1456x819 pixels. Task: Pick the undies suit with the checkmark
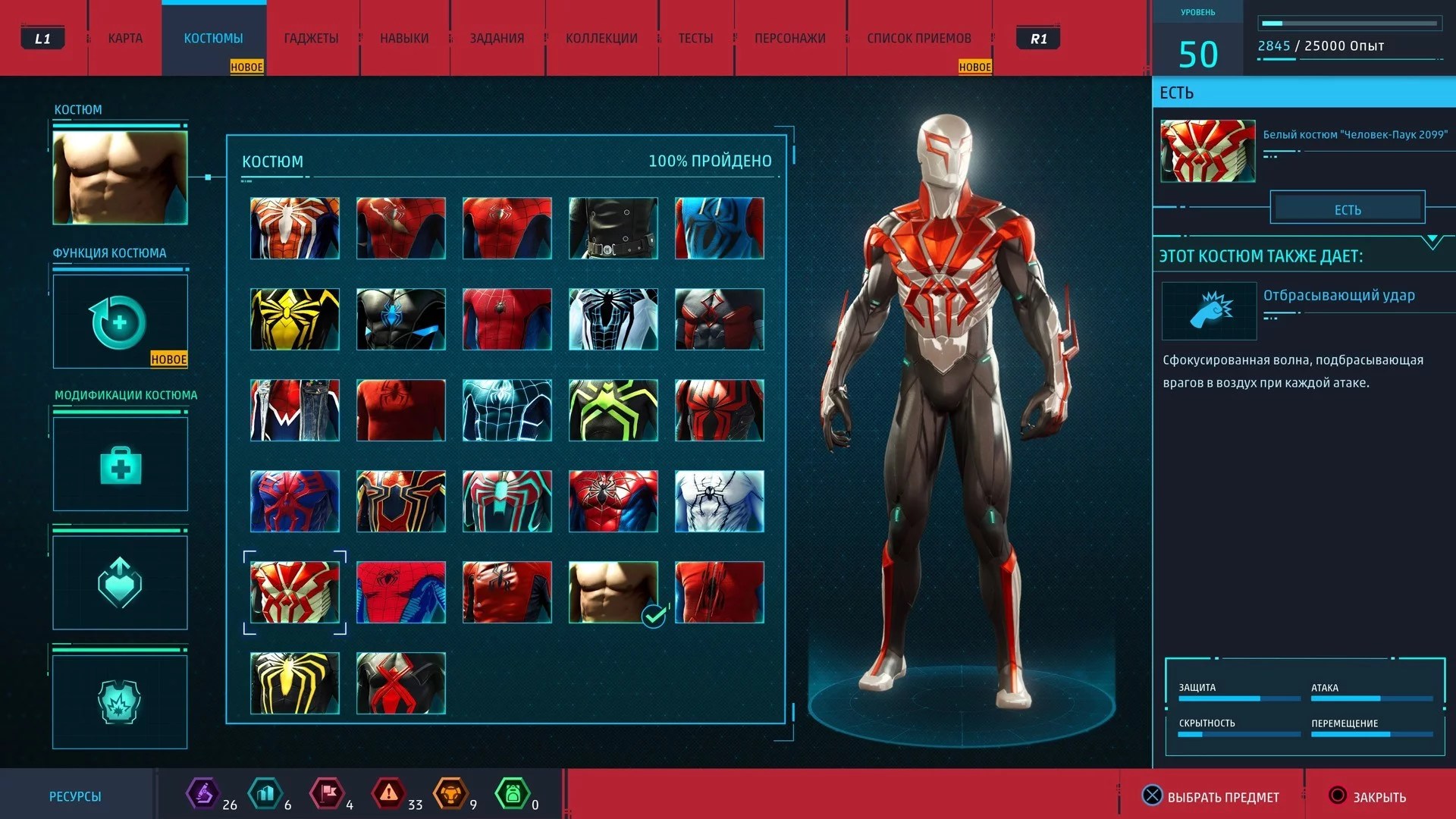click(613, 592)
